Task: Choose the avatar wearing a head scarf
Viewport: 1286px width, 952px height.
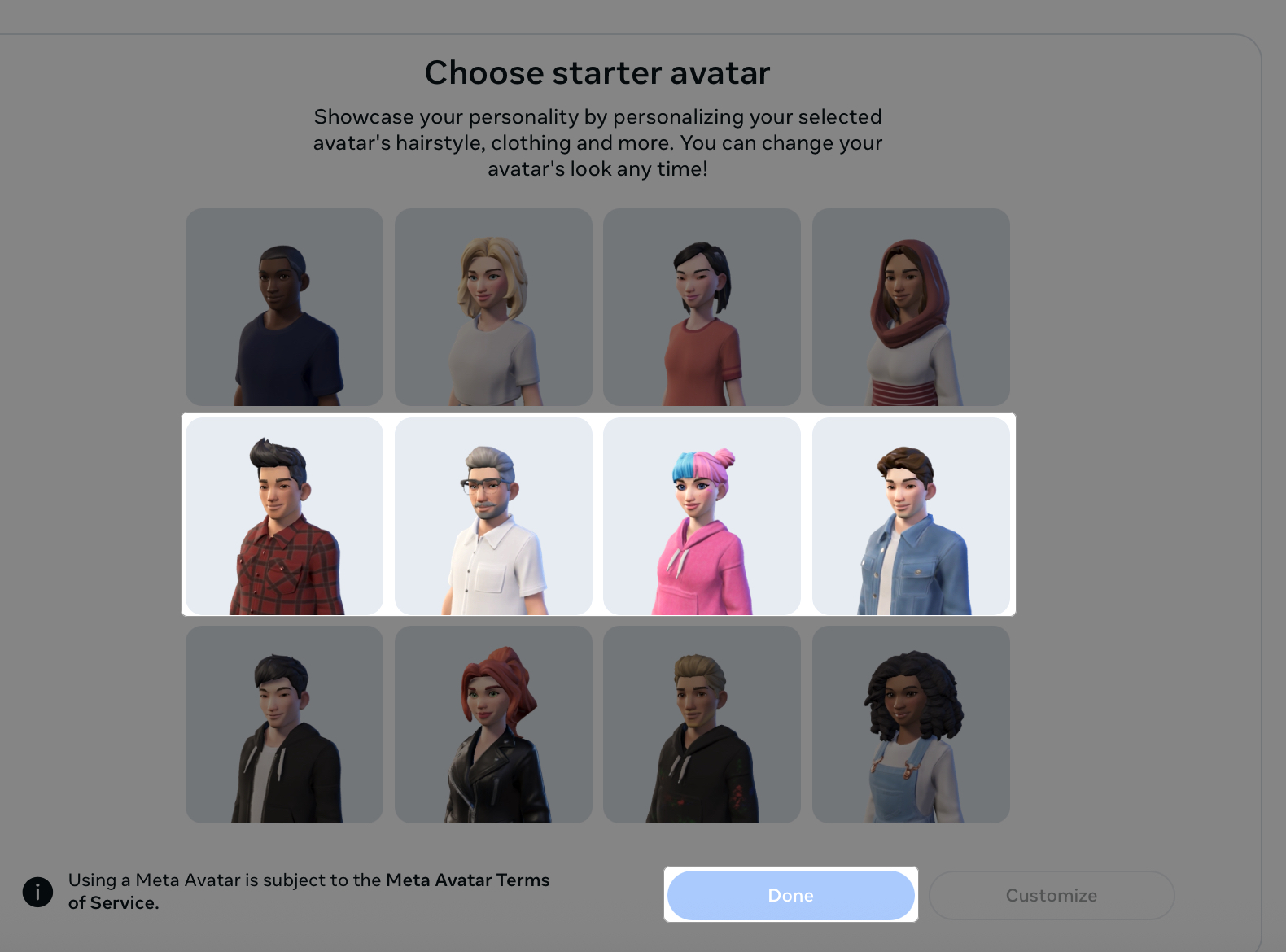Action: [911, 308]
